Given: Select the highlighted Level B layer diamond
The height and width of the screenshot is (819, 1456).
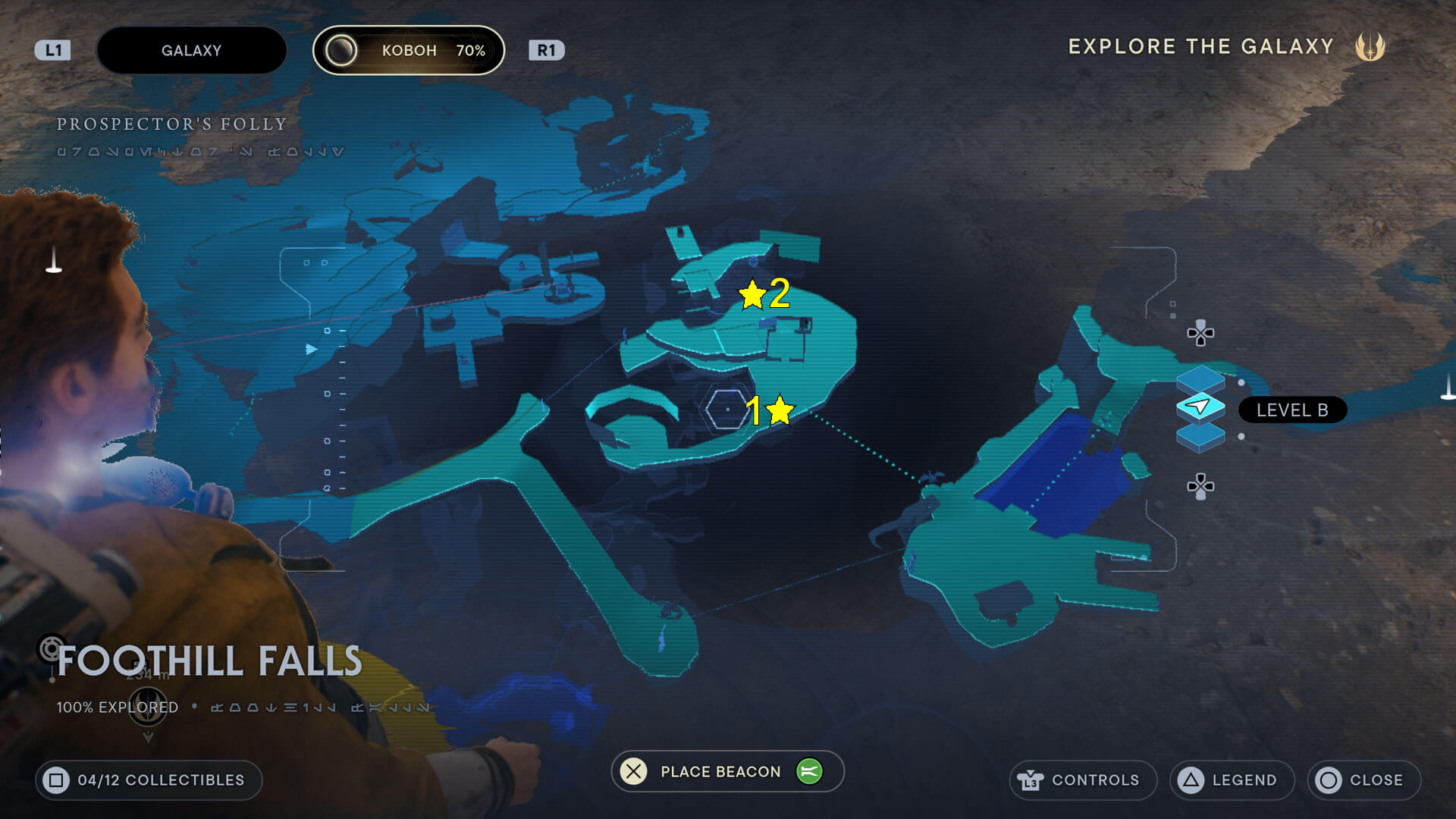Looking at the screenshot, I should tap(1201, 407).
